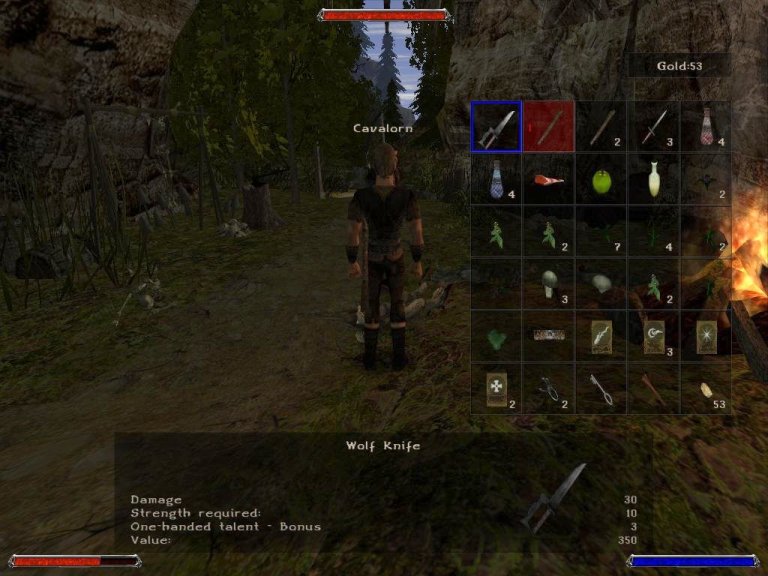Select the starburst light scroll slot
This screenshot has width=768, height=576.
pos(705,336)
